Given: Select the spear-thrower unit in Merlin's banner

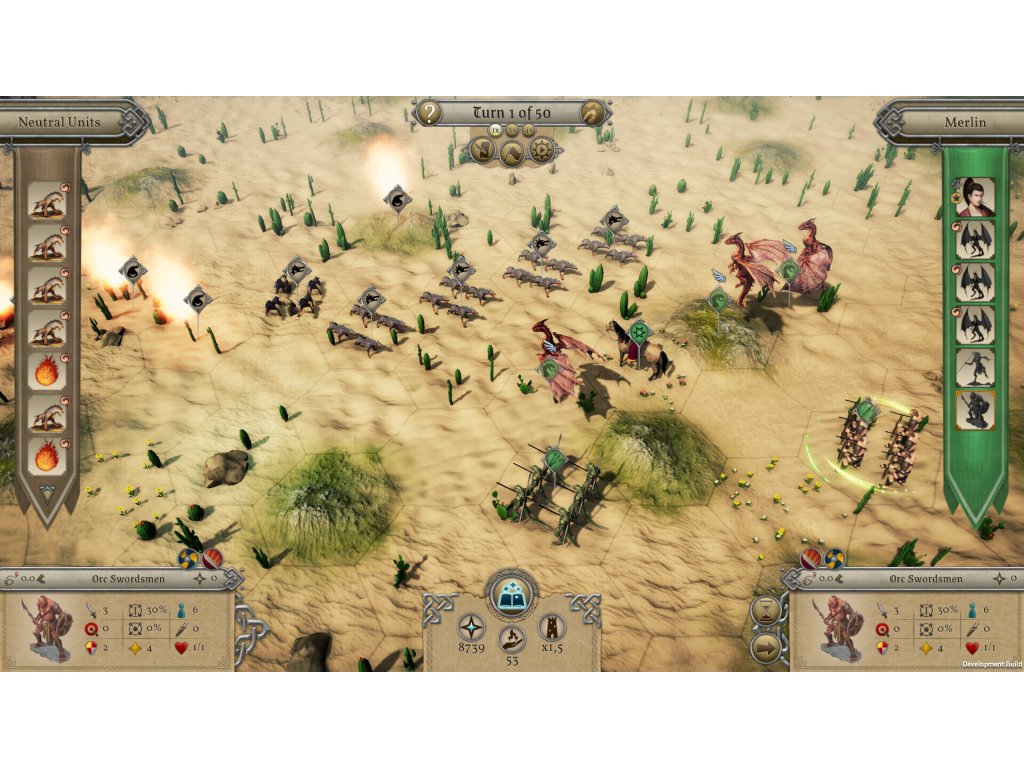Looking at the screenshot, I should click(x=974, y=368).
